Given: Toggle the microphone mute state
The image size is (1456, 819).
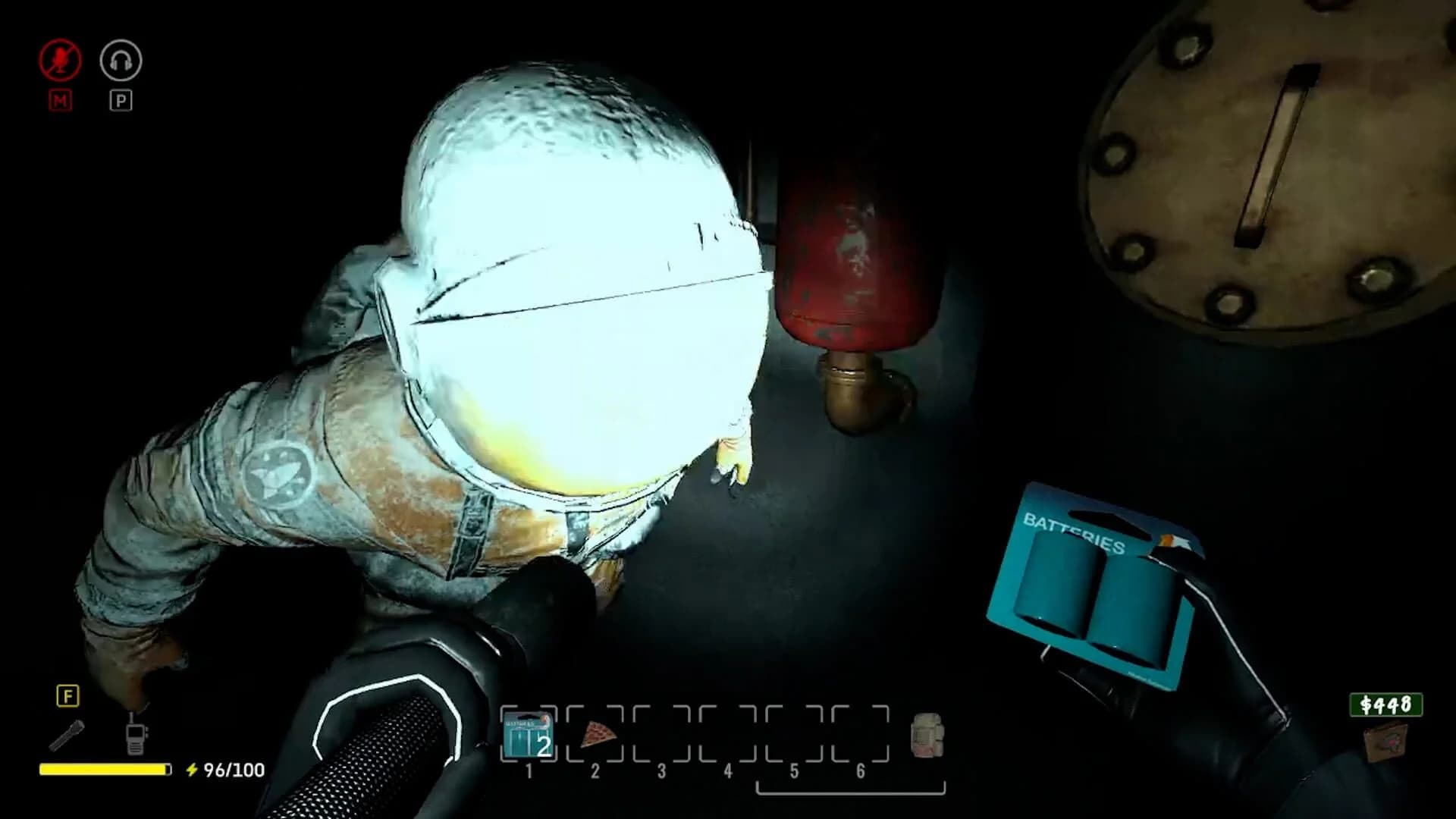Looking at the screenshot, I should click(59, 61).
